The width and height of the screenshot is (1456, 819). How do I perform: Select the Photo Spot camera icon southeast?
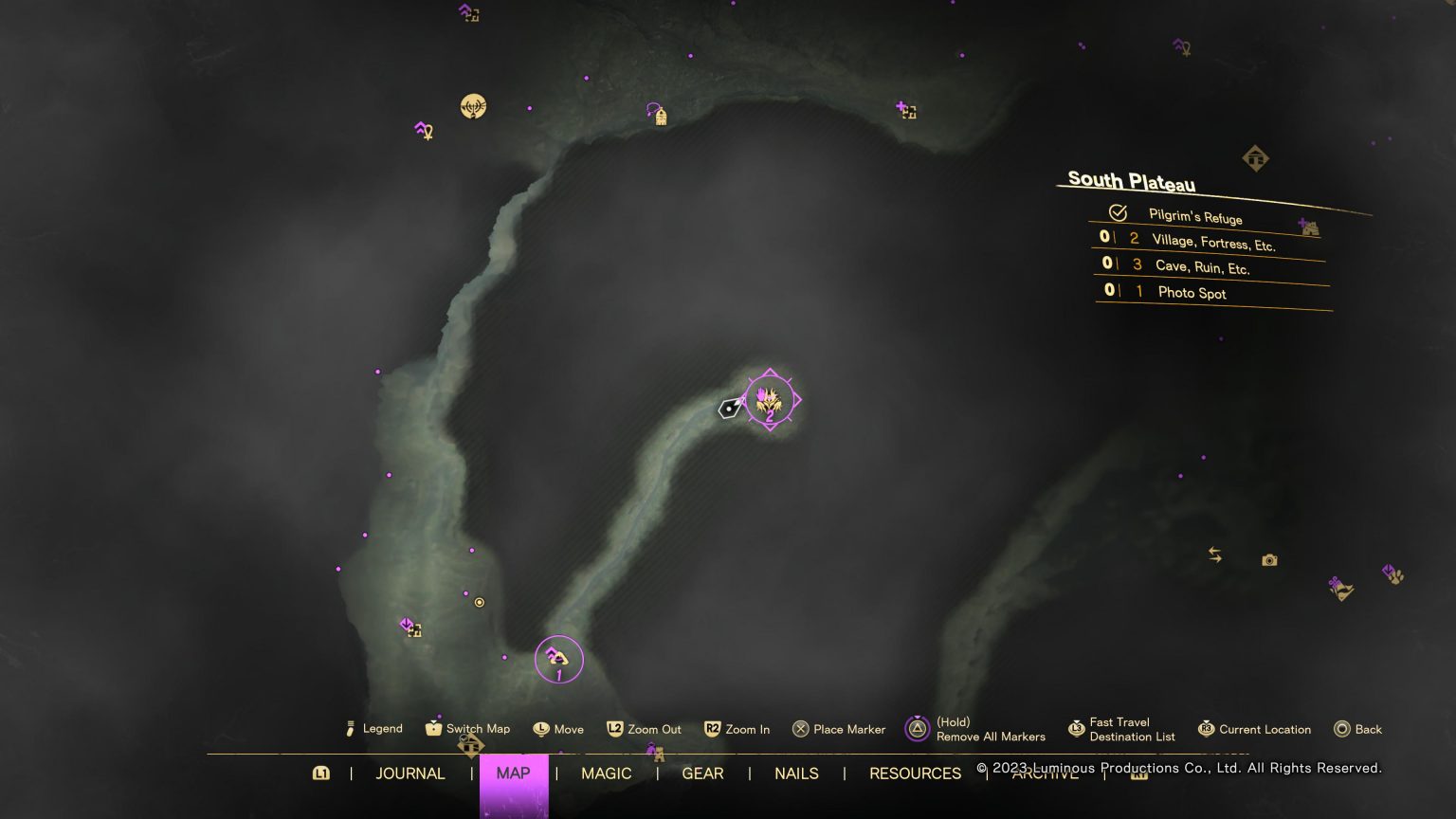pos(1267,560)
